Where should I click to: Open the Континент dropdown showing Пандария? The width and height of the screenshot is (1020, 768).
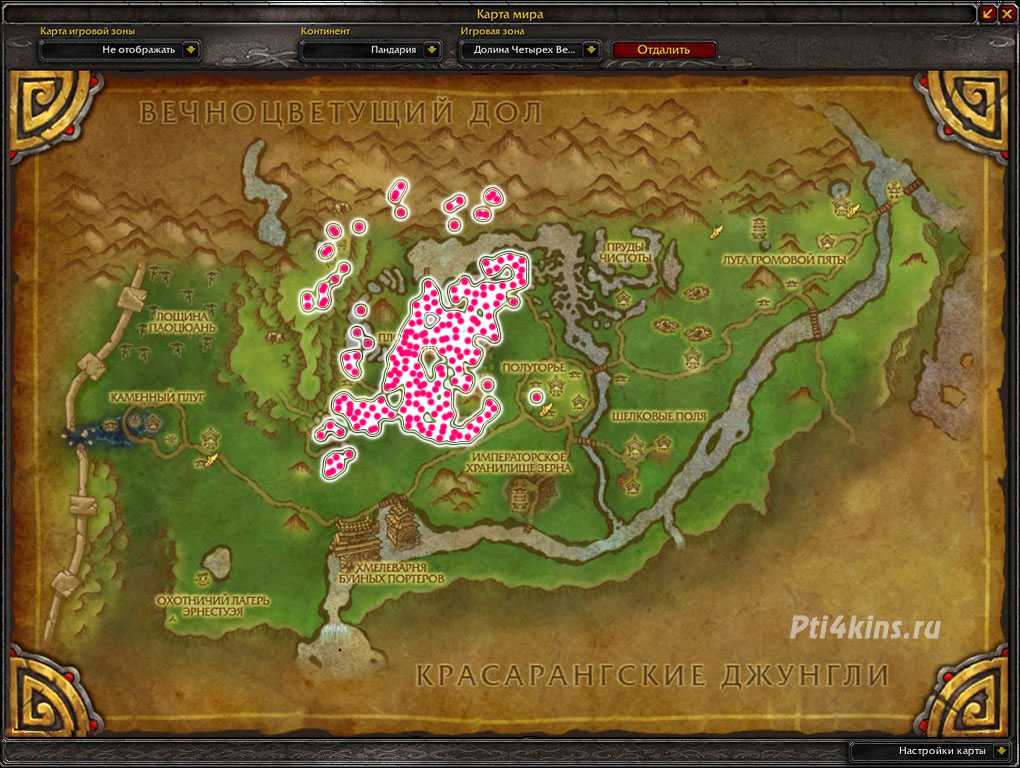click(x=431, y=49)
